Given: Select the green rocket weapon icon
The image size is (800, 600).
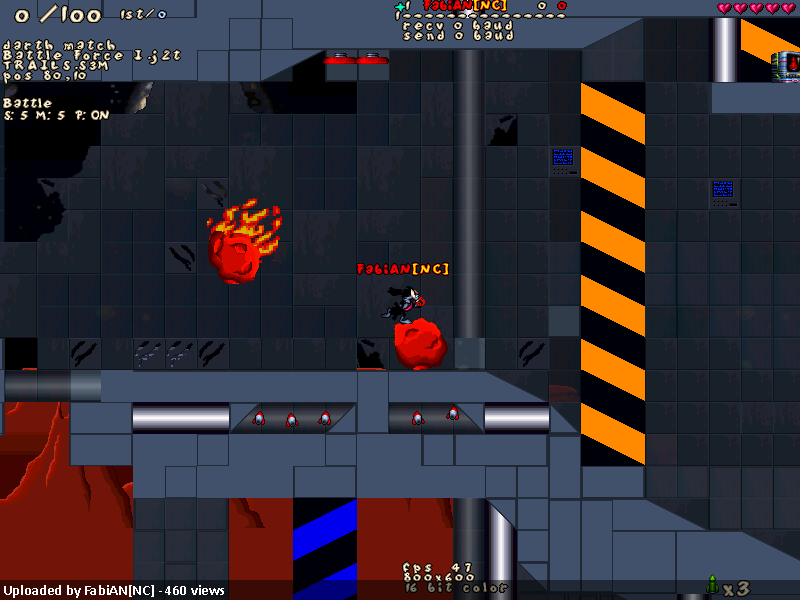Looking at the screenshot, I should [x=712, y=584].
